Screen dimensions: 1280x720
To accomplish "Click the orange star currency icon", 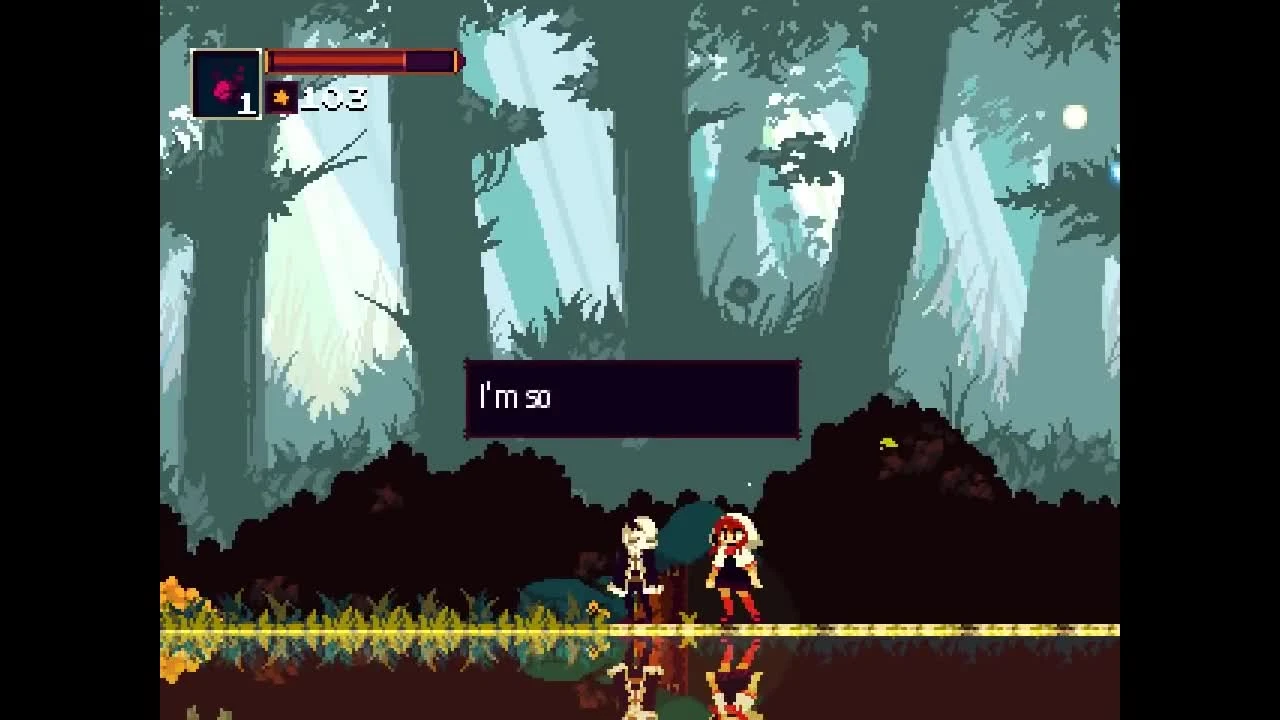I will (284, 98).
